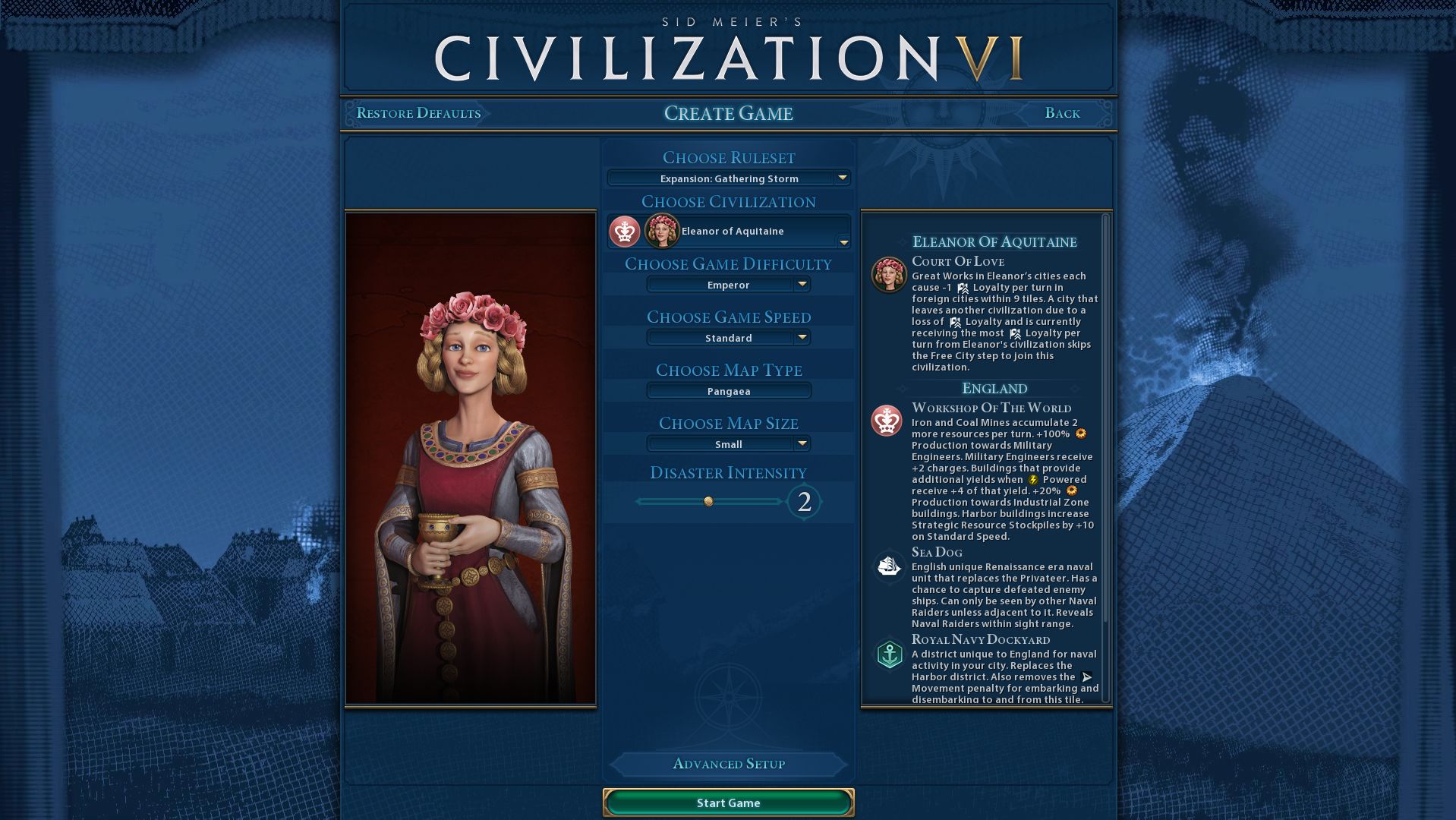Click the Disaster Intensity slider handle
This screenshot has width=1456, height=820.
pyautogui.click(x=708, y=501)
